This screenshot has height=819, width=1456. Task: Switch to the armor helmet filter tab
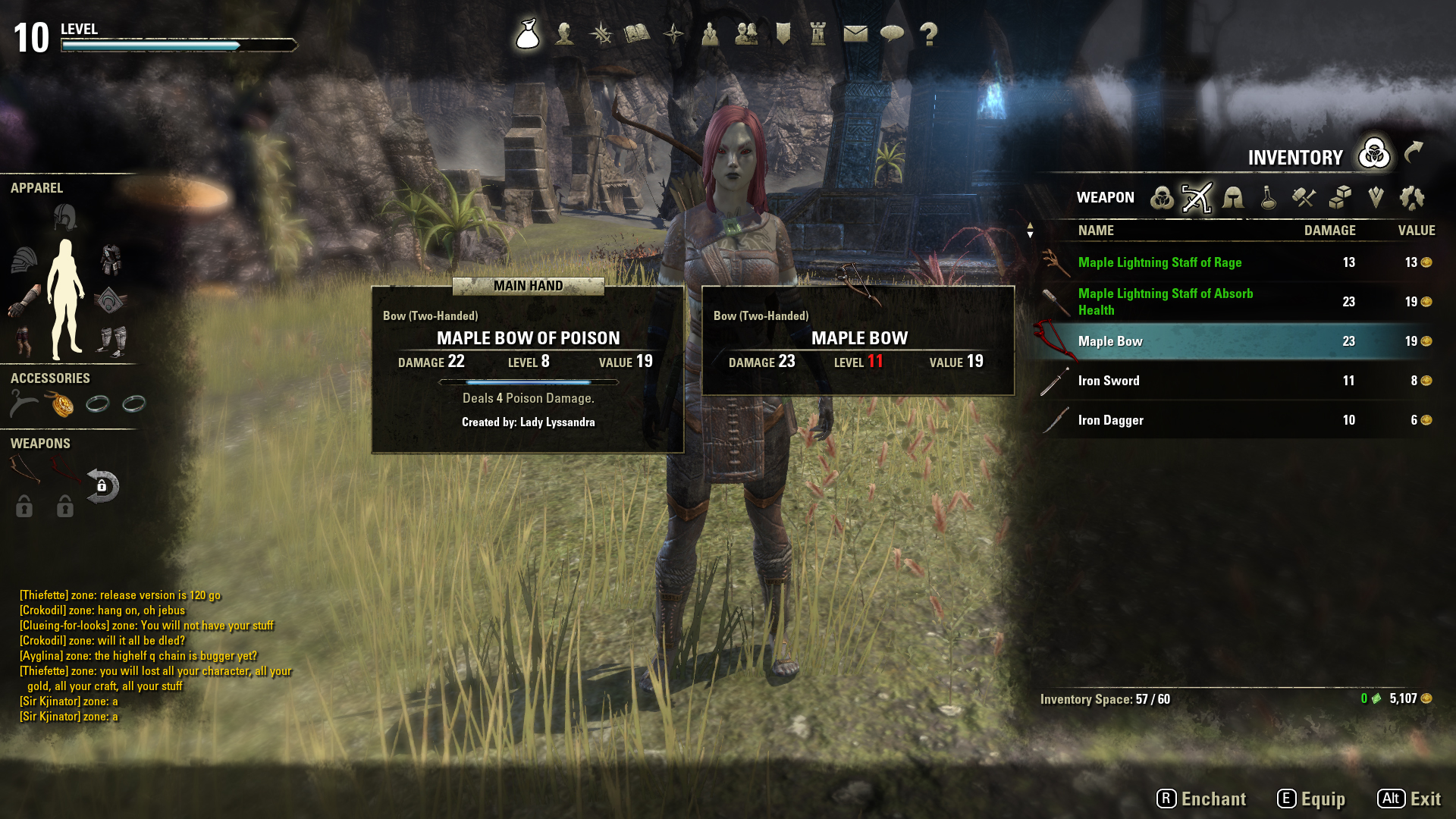coord(1233,198)
